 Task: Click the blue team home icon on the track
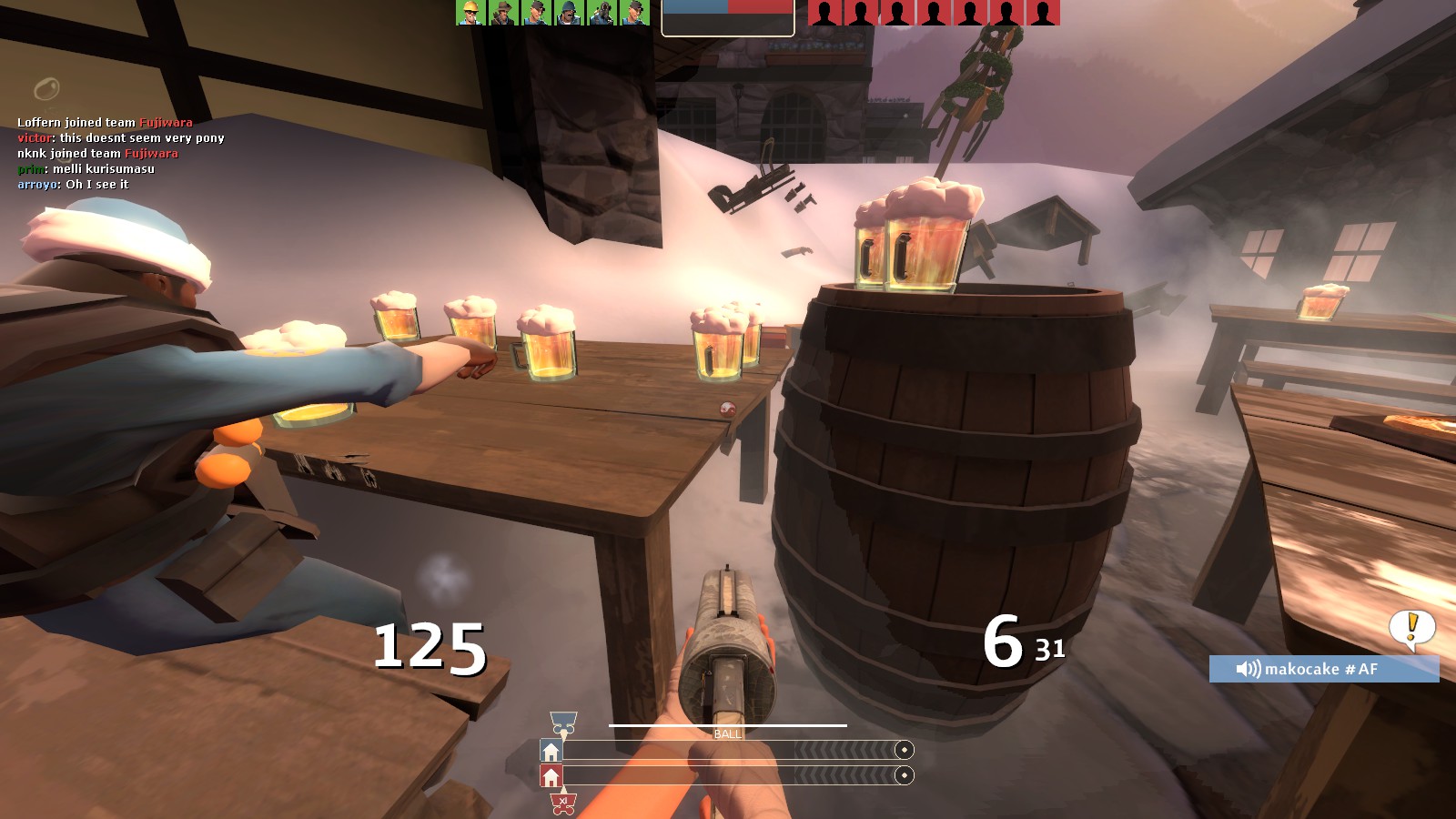(551, 751)
